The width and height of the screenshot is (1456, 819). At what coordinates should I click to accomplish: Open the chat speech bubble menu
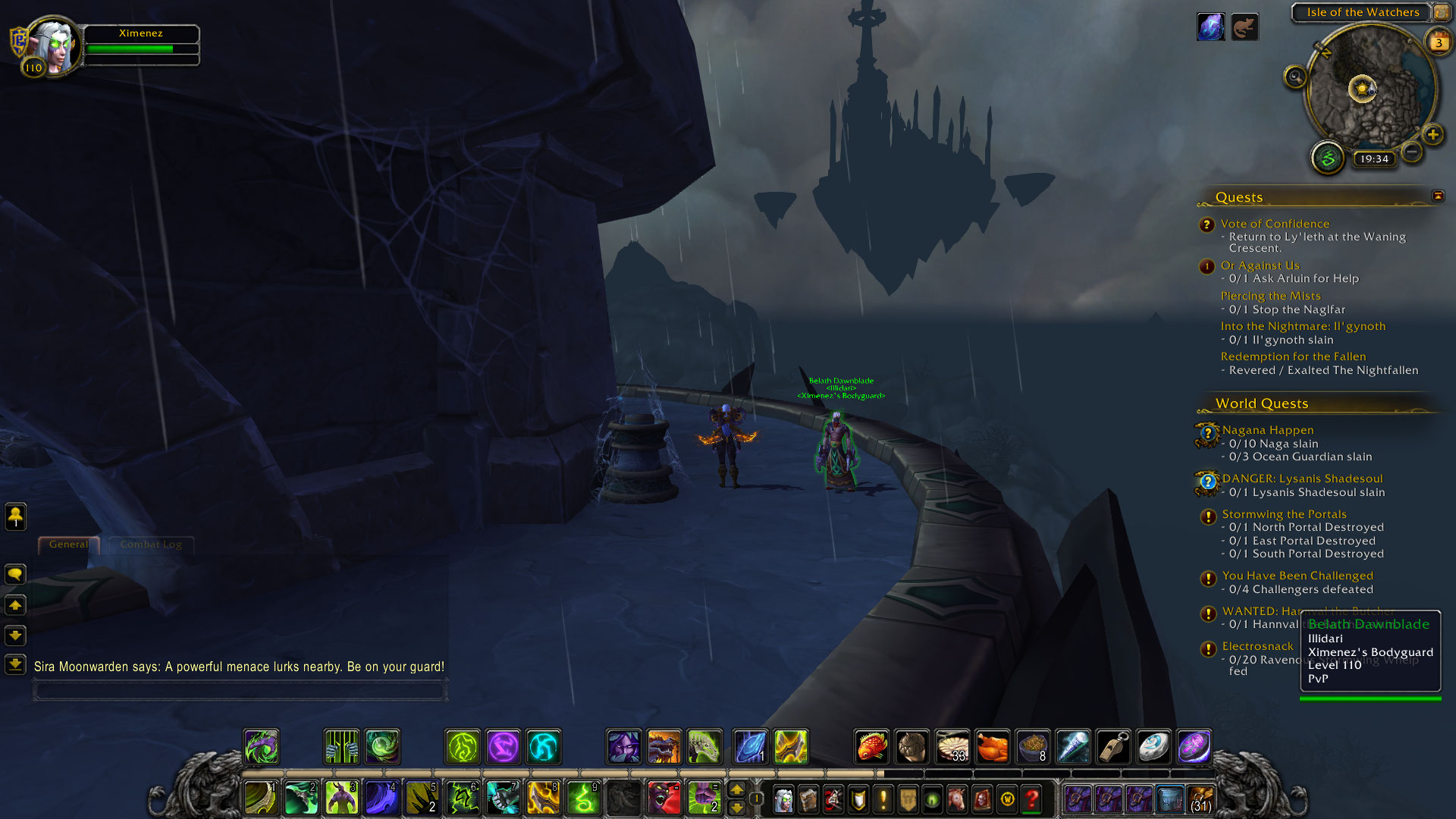[x=15, y=574]
